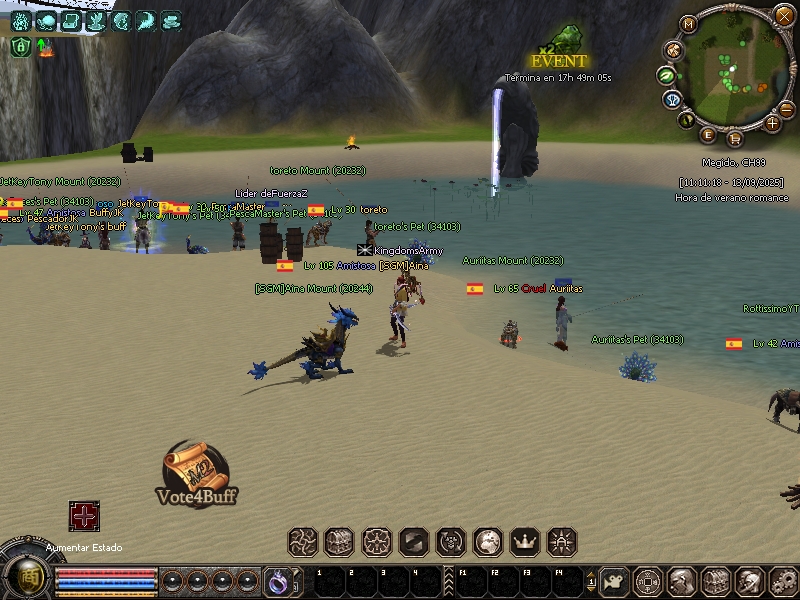
Task: Click the green padlock shield buff icon
Action: coord(20,46)
